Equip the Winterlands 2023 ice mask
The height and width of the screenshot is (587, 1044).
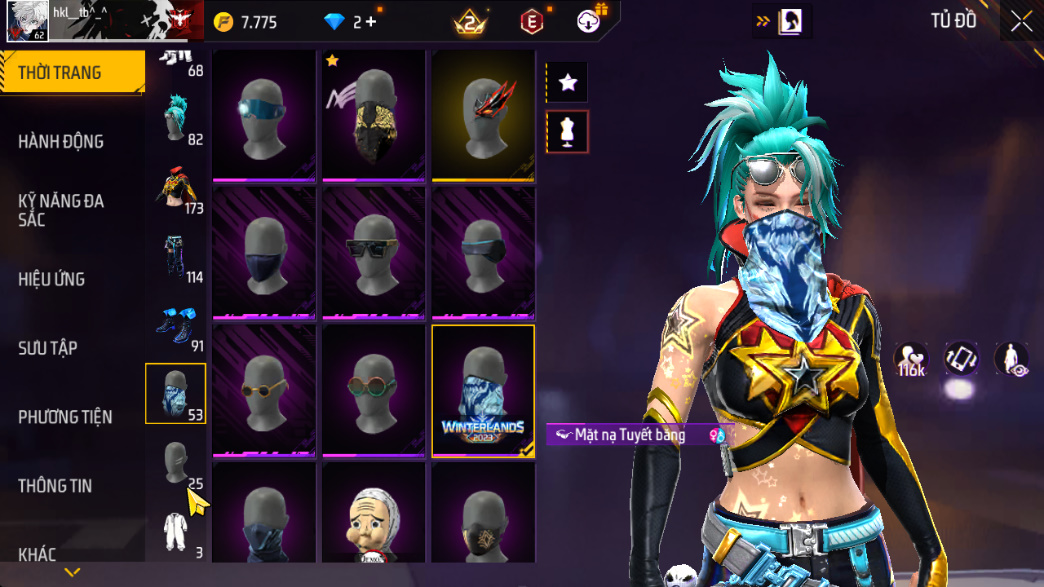click(x=483, y=391)
